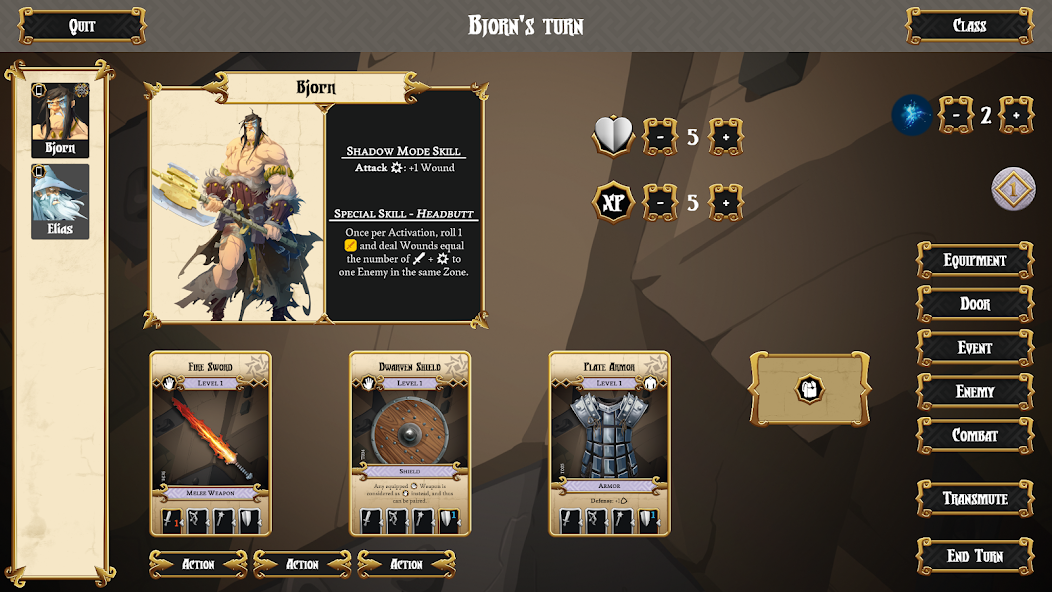Lower the blue soul counter
The width and height of the screenshot is (1052, 592).
(x=956, y=116)
